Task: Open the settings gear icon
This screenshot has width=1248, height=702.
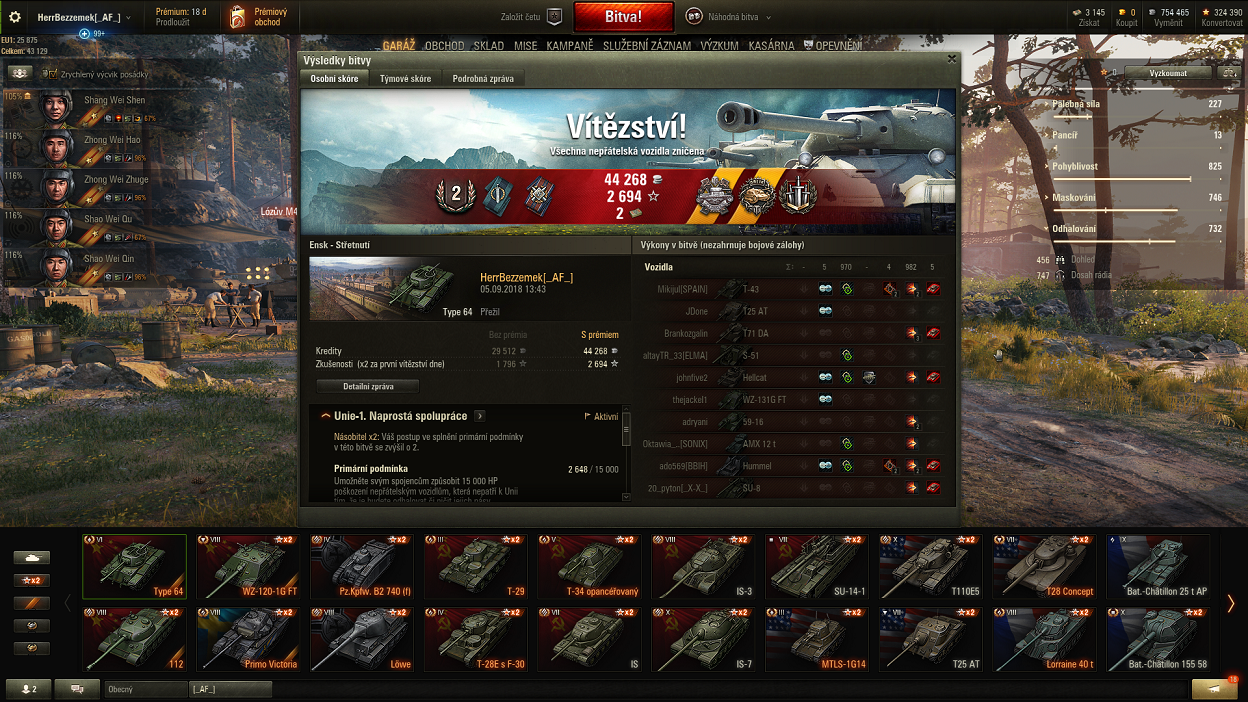Action: (x=15, y=17)
